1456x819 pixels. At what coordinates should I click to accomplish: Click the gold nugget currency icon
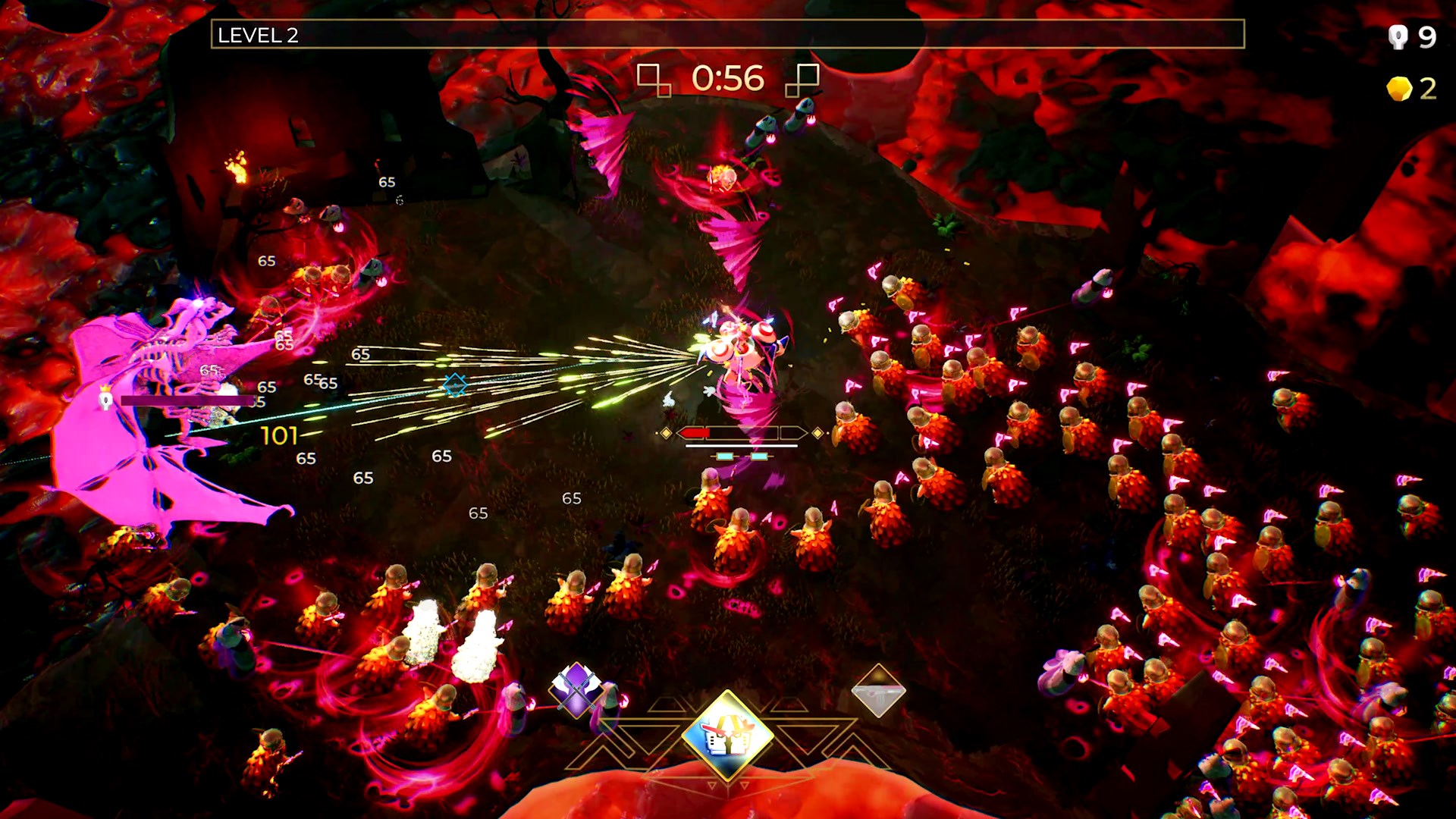click(x=1399, y=91)
